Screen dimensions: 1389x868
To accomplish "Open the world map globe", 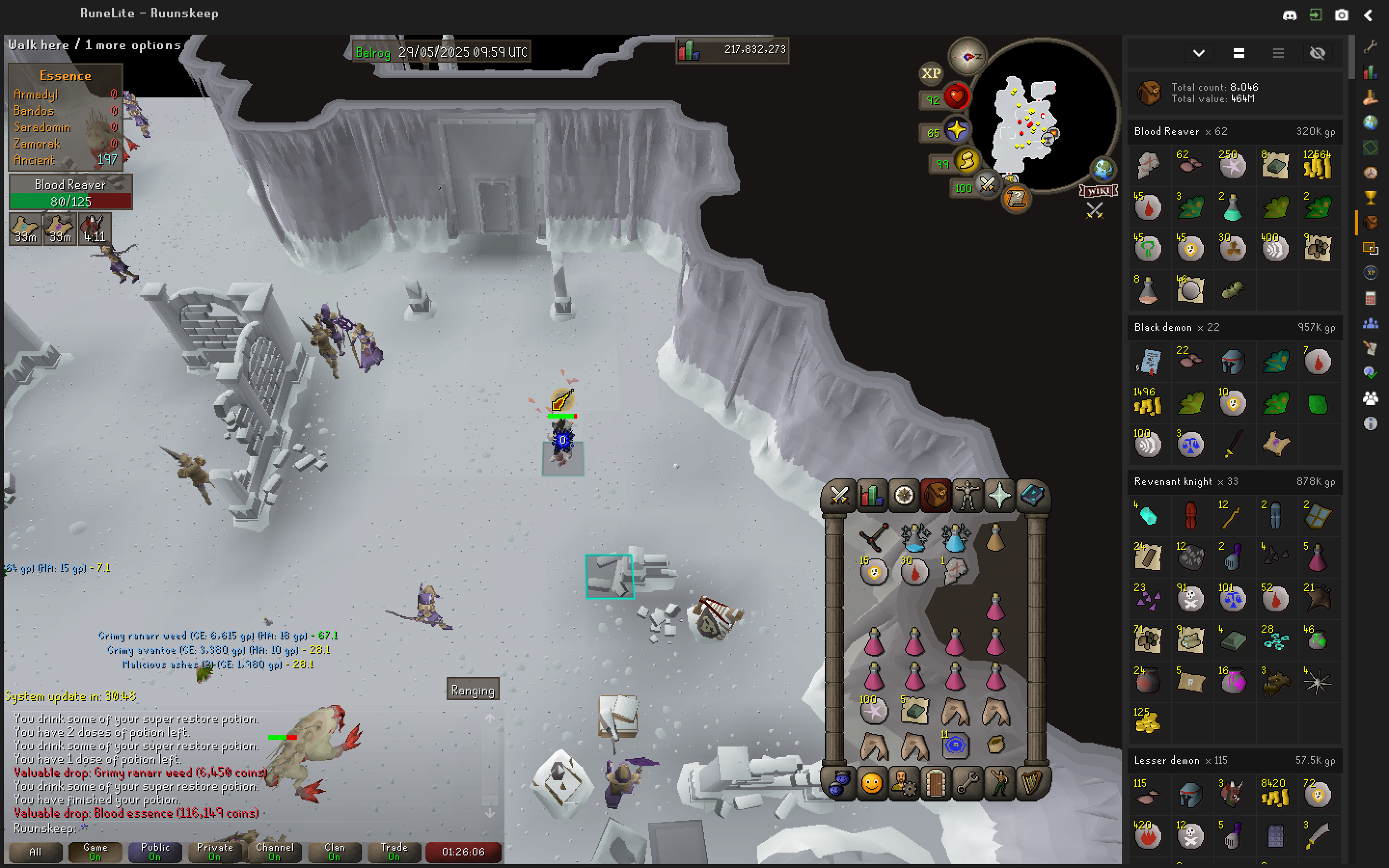I will [x=1103, y=169].
